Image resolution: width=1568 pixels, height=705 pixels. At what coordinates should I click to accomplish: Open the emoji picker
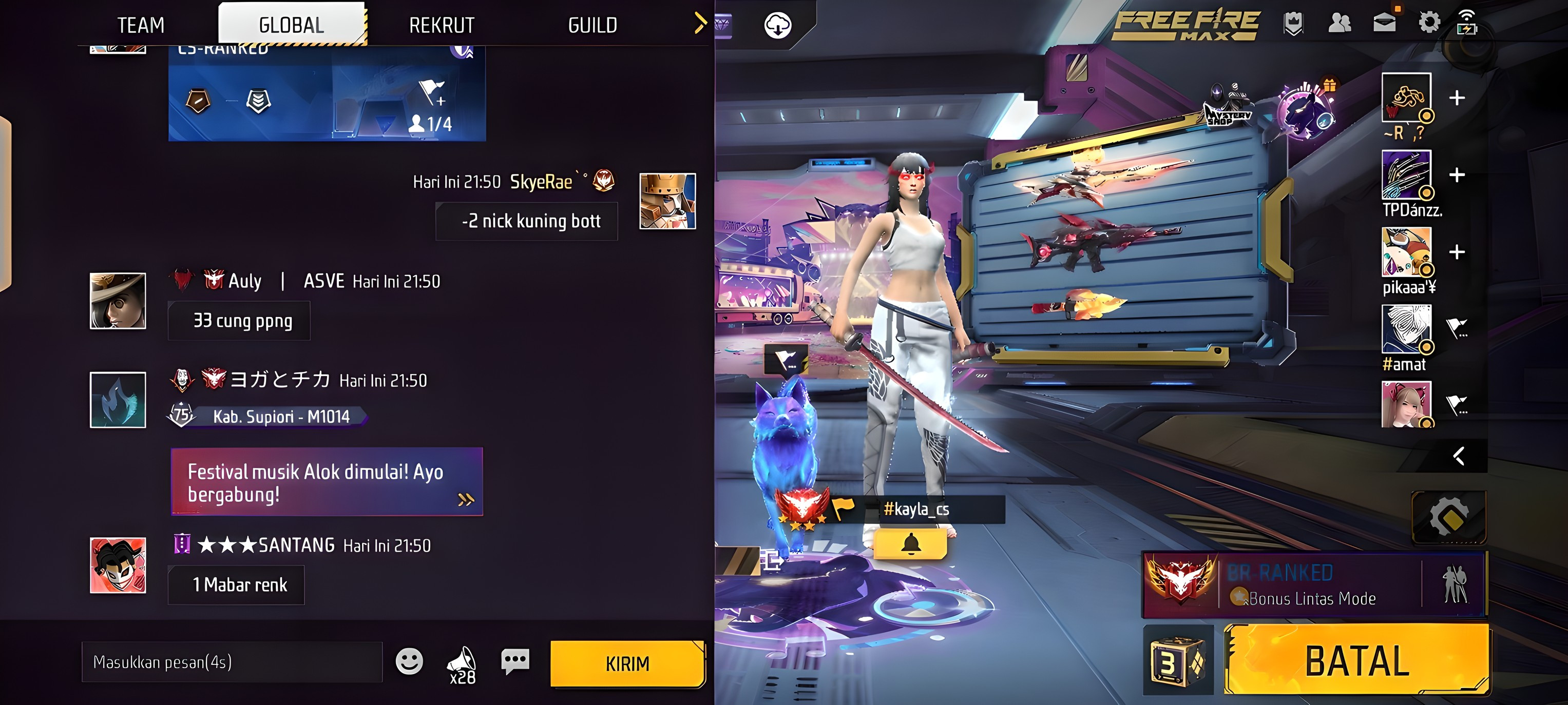409,661
